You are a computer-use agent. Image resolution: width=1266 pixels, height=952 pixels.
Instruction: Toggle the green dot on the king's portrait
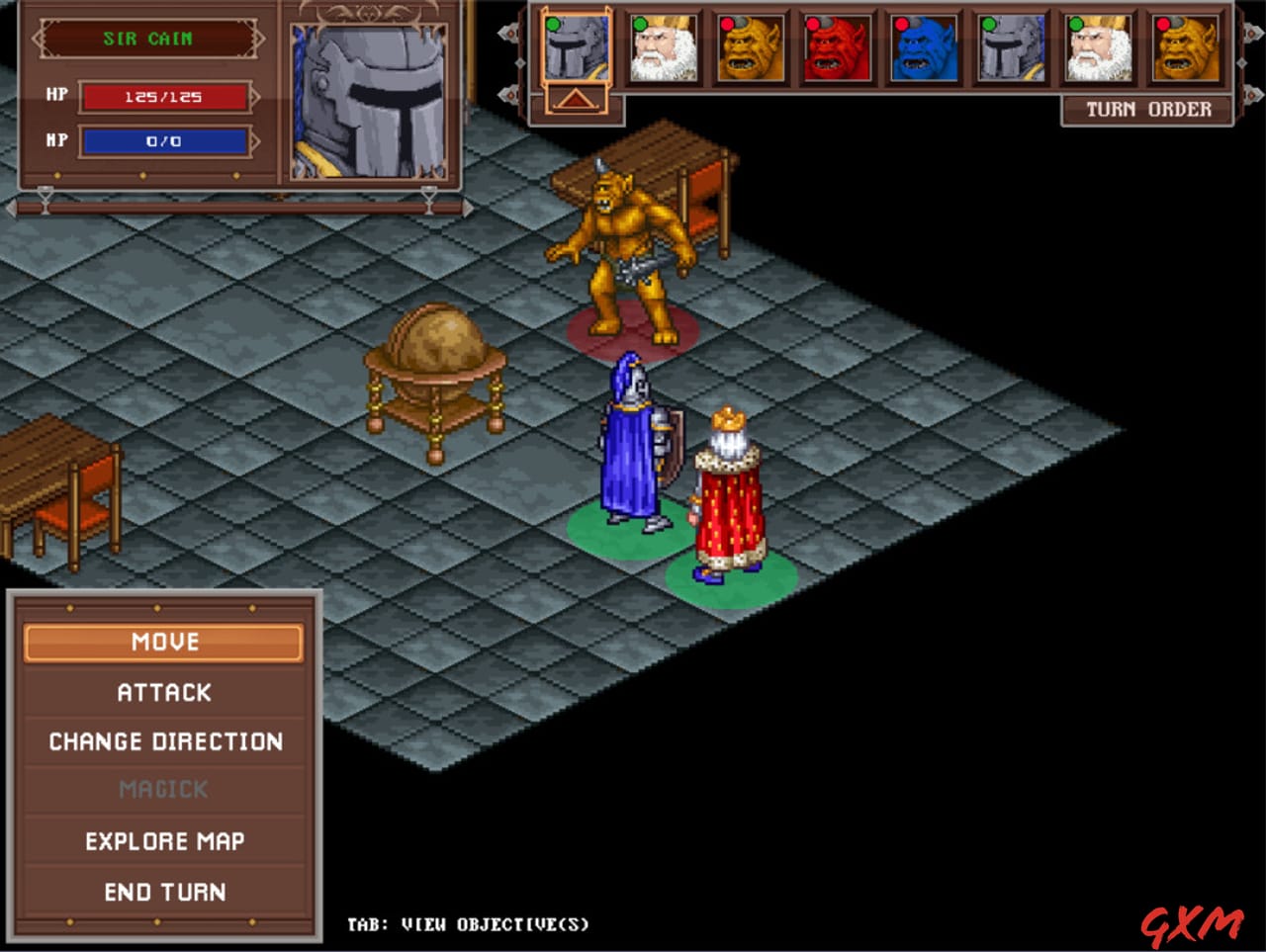tap(639, 26)
